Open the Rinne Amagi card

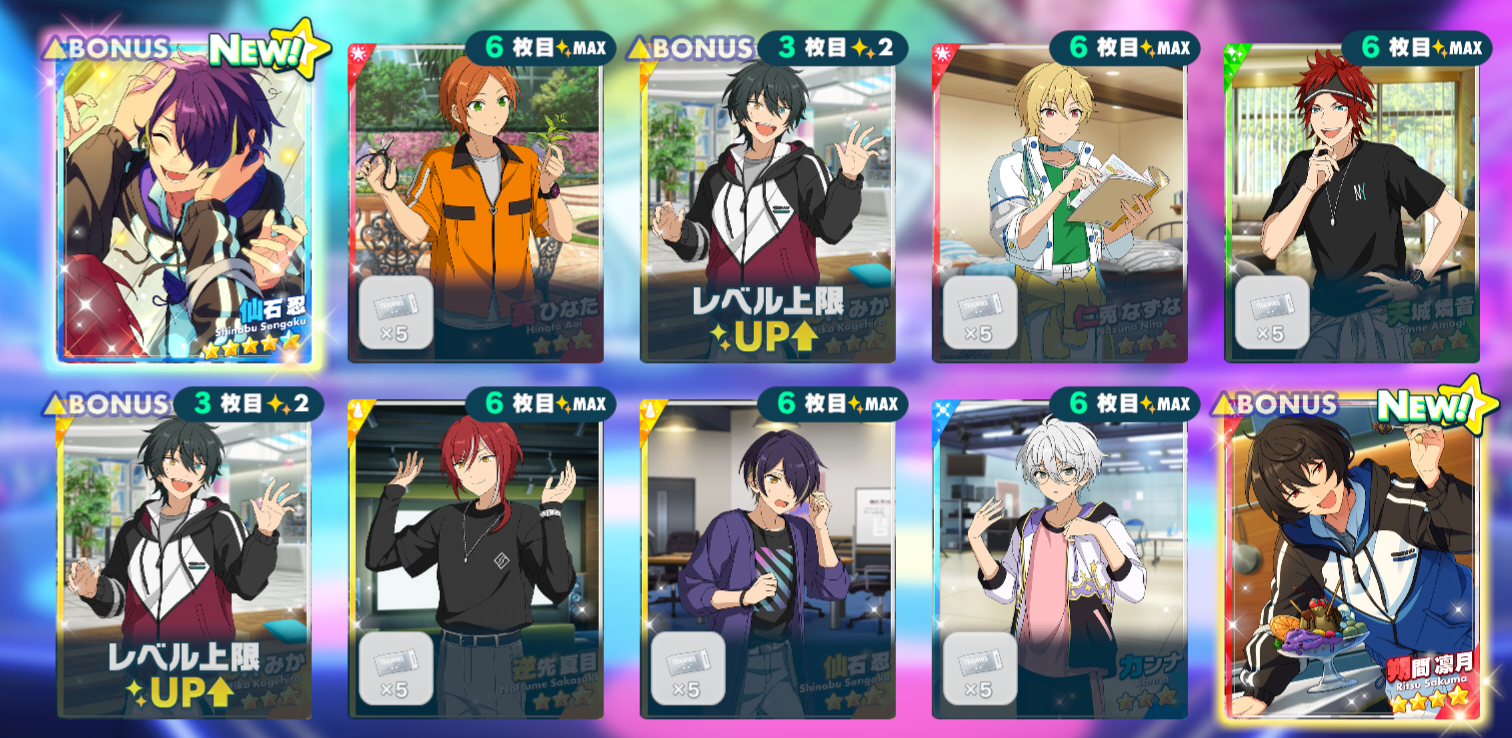tap(1352, 200)
